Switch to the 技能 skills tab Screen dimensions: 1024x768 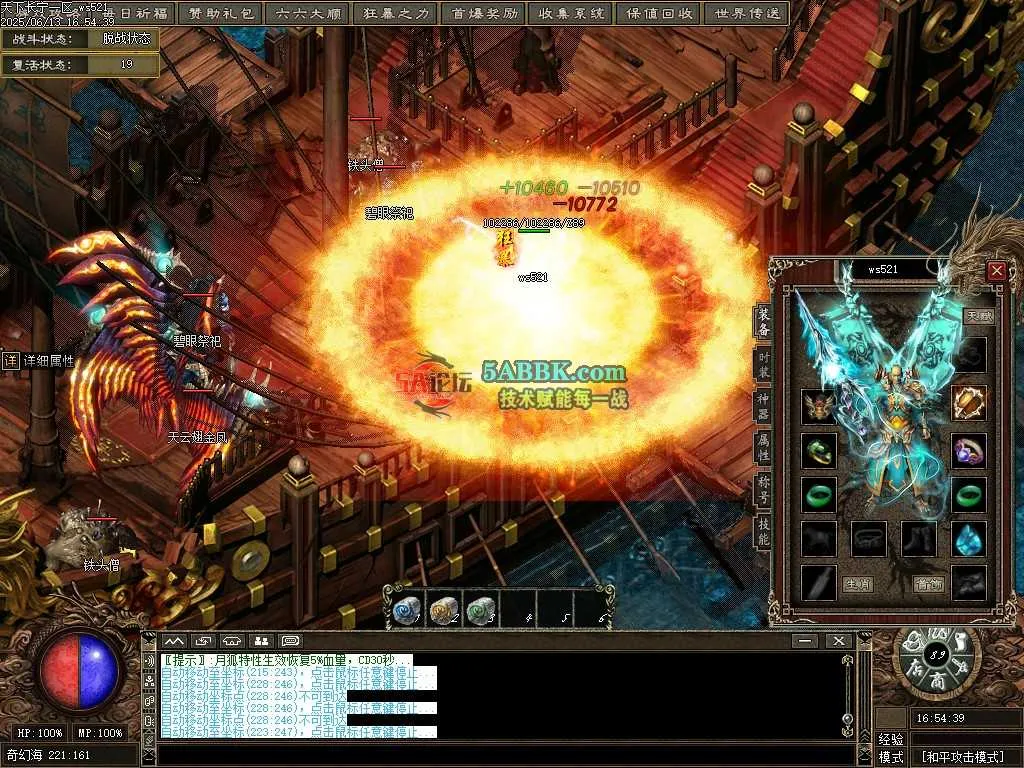tap(764, 540)
